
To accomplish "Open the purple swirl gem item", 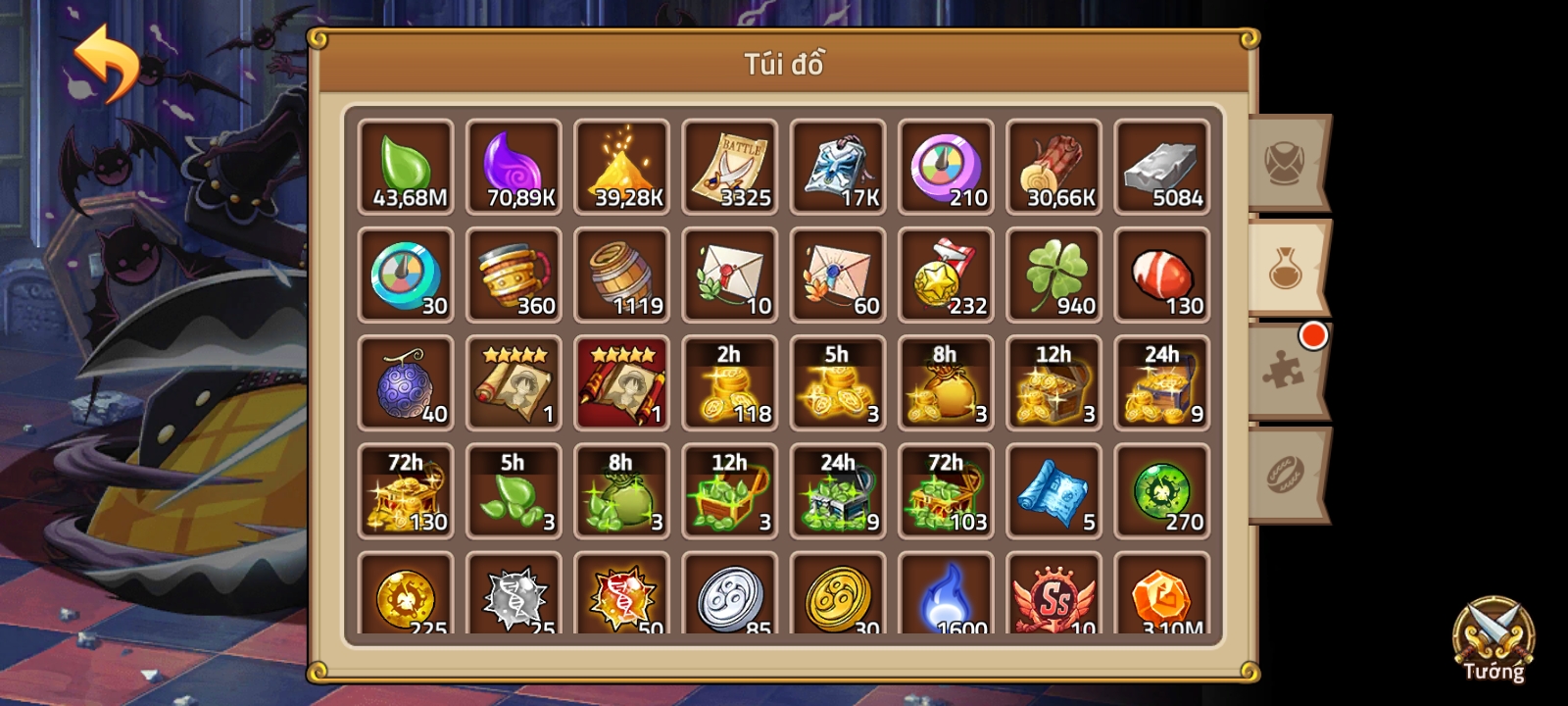I will coord(514,167).
